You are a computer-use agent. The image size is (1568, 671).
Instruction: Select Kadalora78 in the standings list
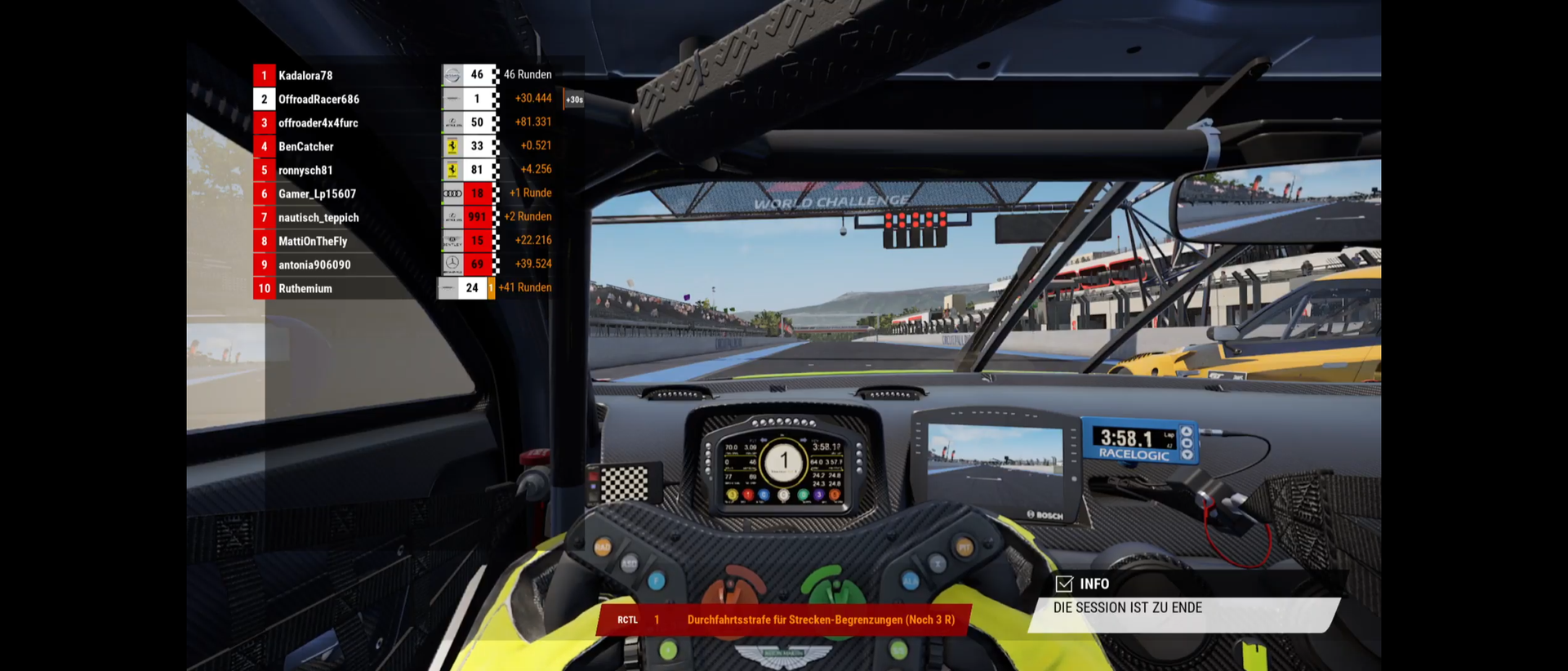coord(305,76)
